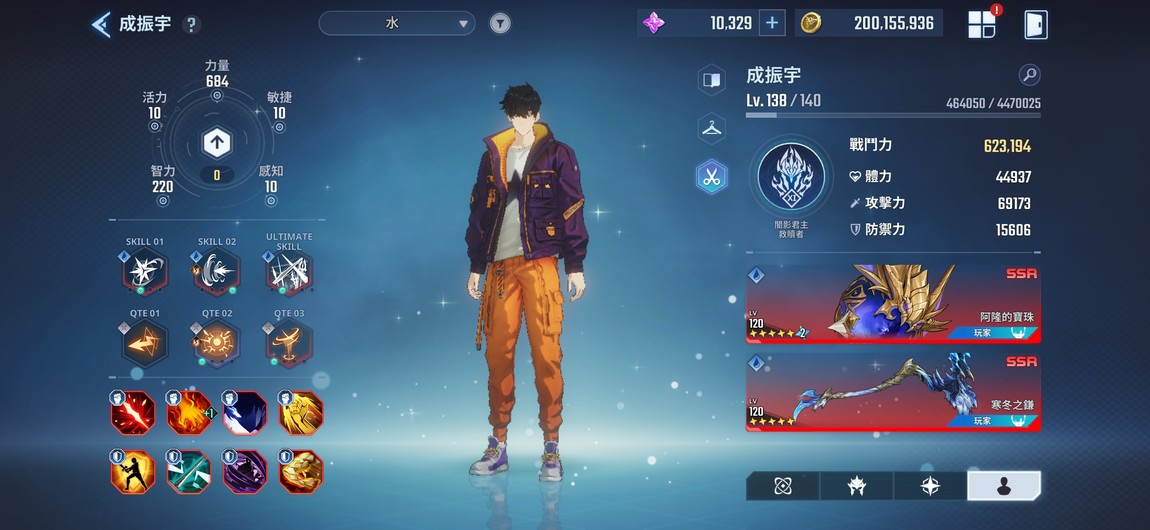Viewport: 1150px width, 530px height.
Task: Switch to the atom icon tab
Action: click(783, 486)
